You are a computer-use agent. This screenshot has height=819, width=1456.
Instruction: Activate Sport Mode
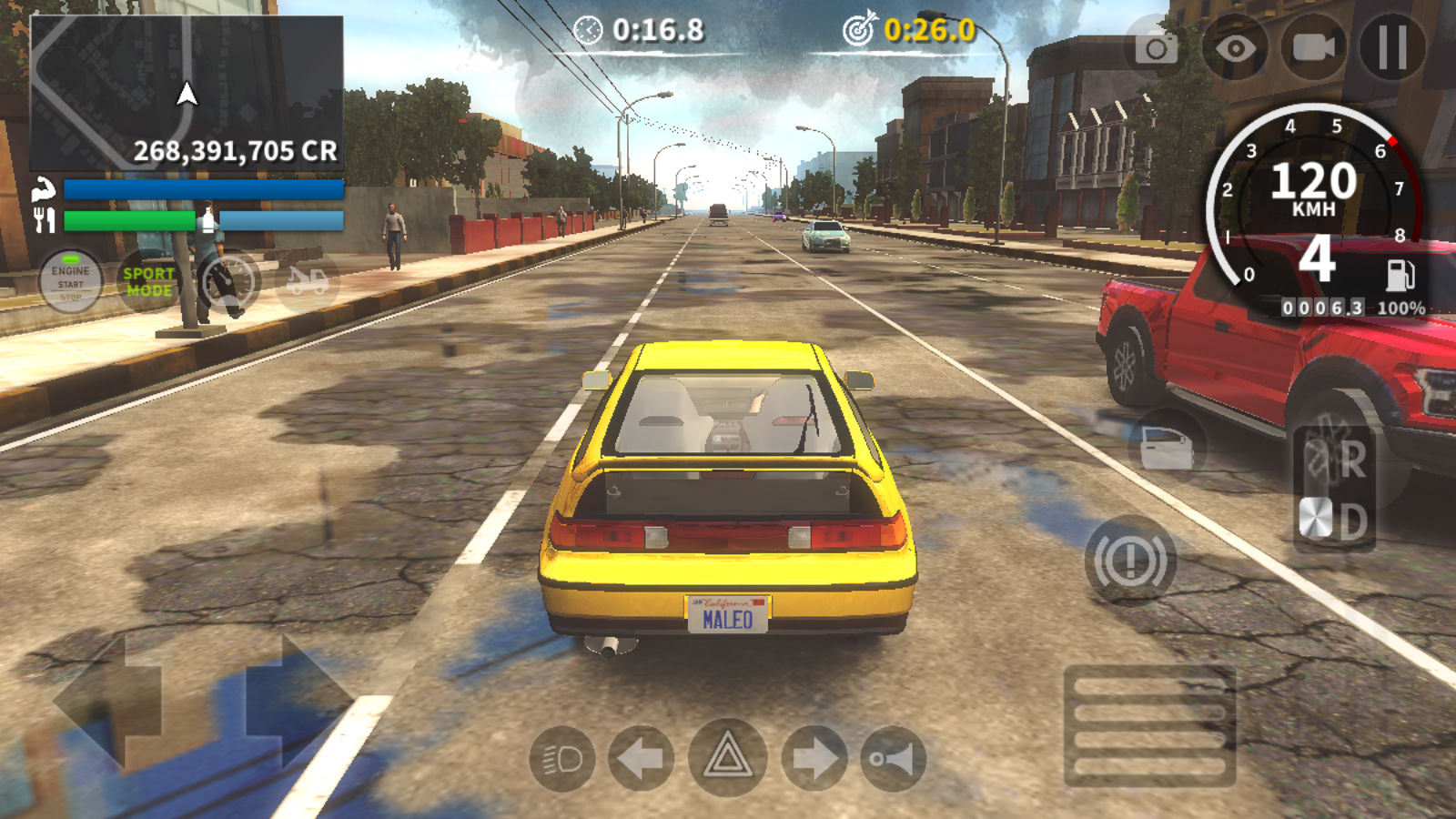(x=148, y=282)
